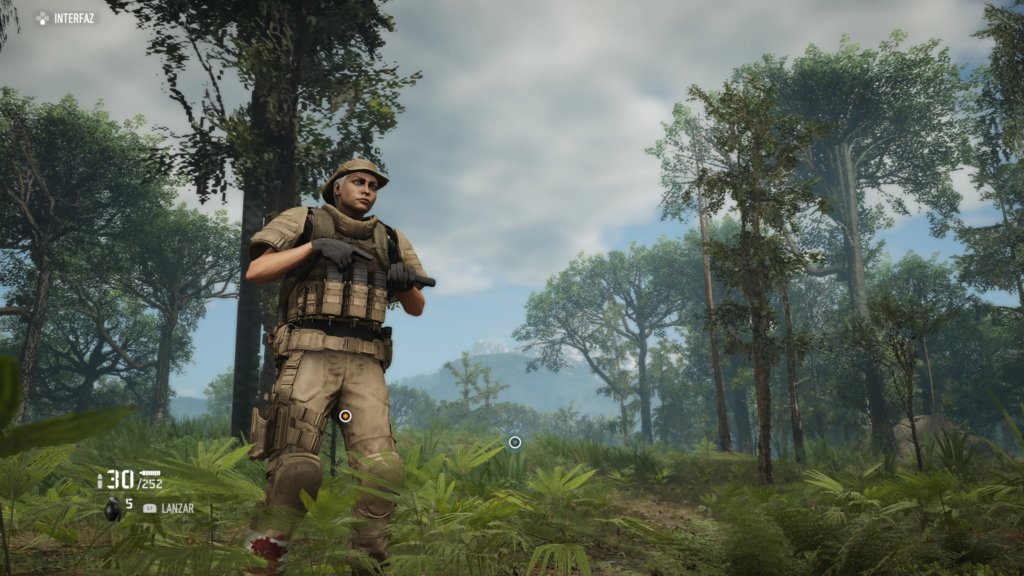Select the grenade item icon
The width and height of the screenshot is (1024, 576).
coord(112,509)
